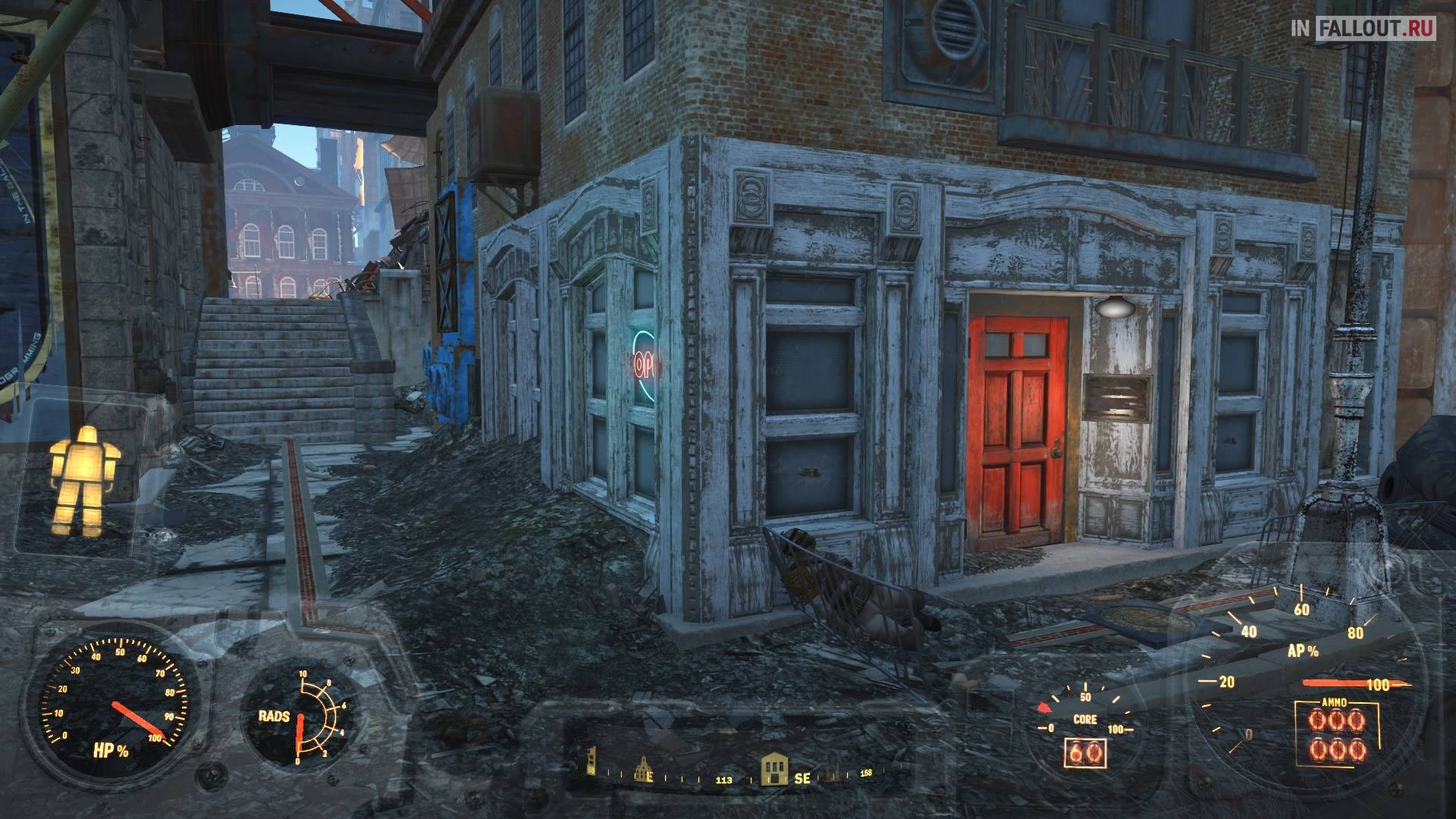Select the large building marker on the compass
Image resolution: width=1456 pixels, height=819 pixels.
click(773, 769)
